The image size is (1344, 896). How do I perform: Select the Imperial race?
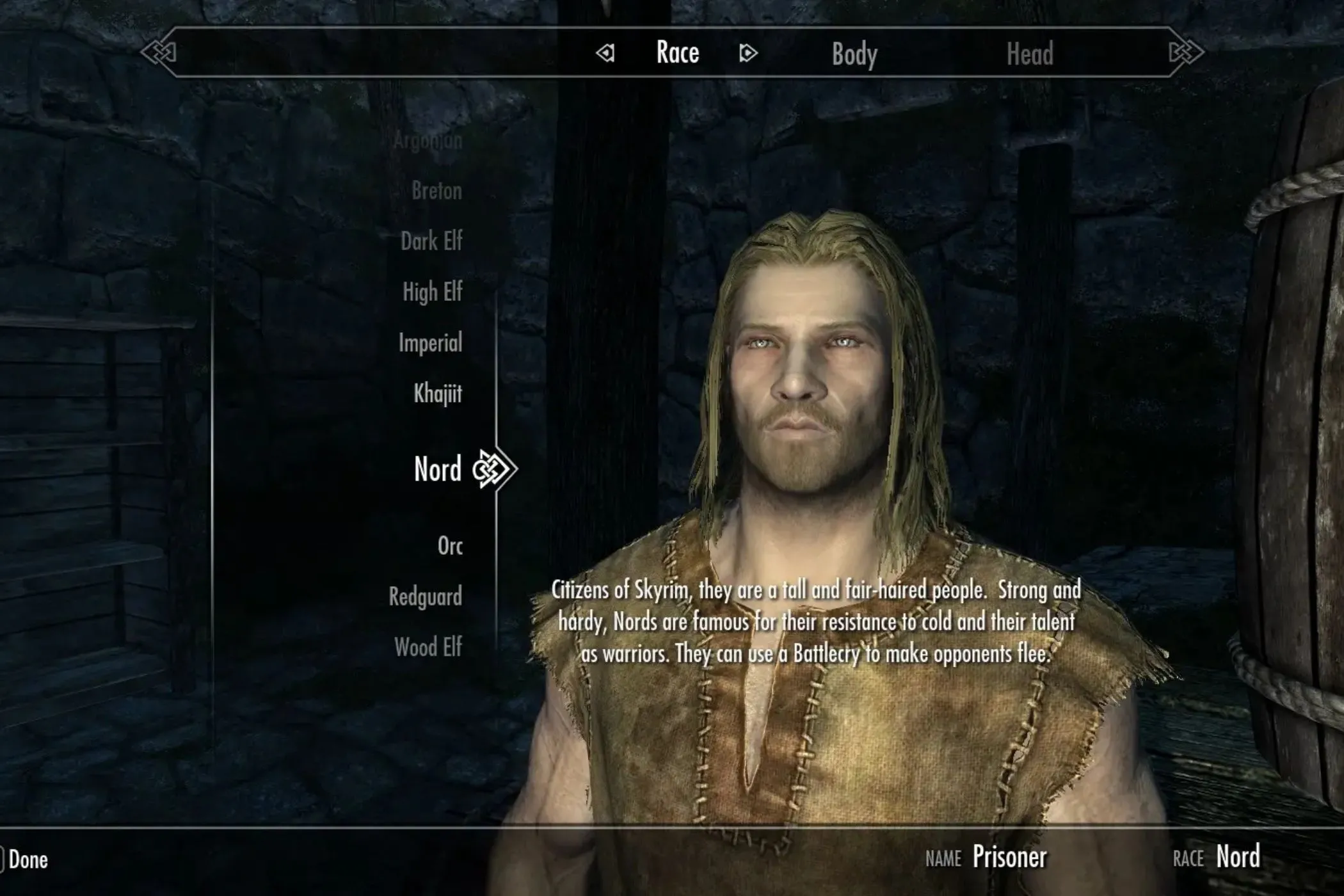[432, 343]
